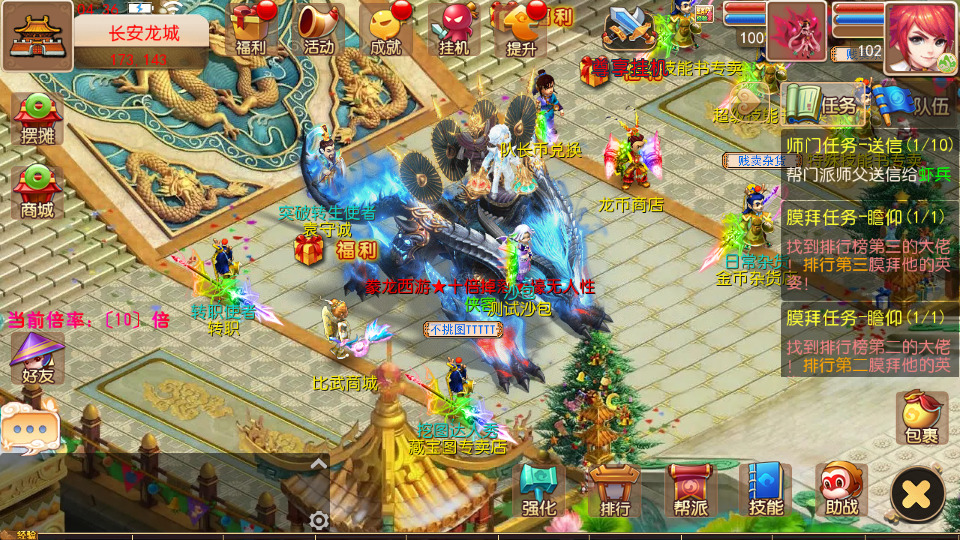The height and width of the screenshot is (540, 960).
Task: Open the 帮派 guild menu
Action: (x=690, y=489)
